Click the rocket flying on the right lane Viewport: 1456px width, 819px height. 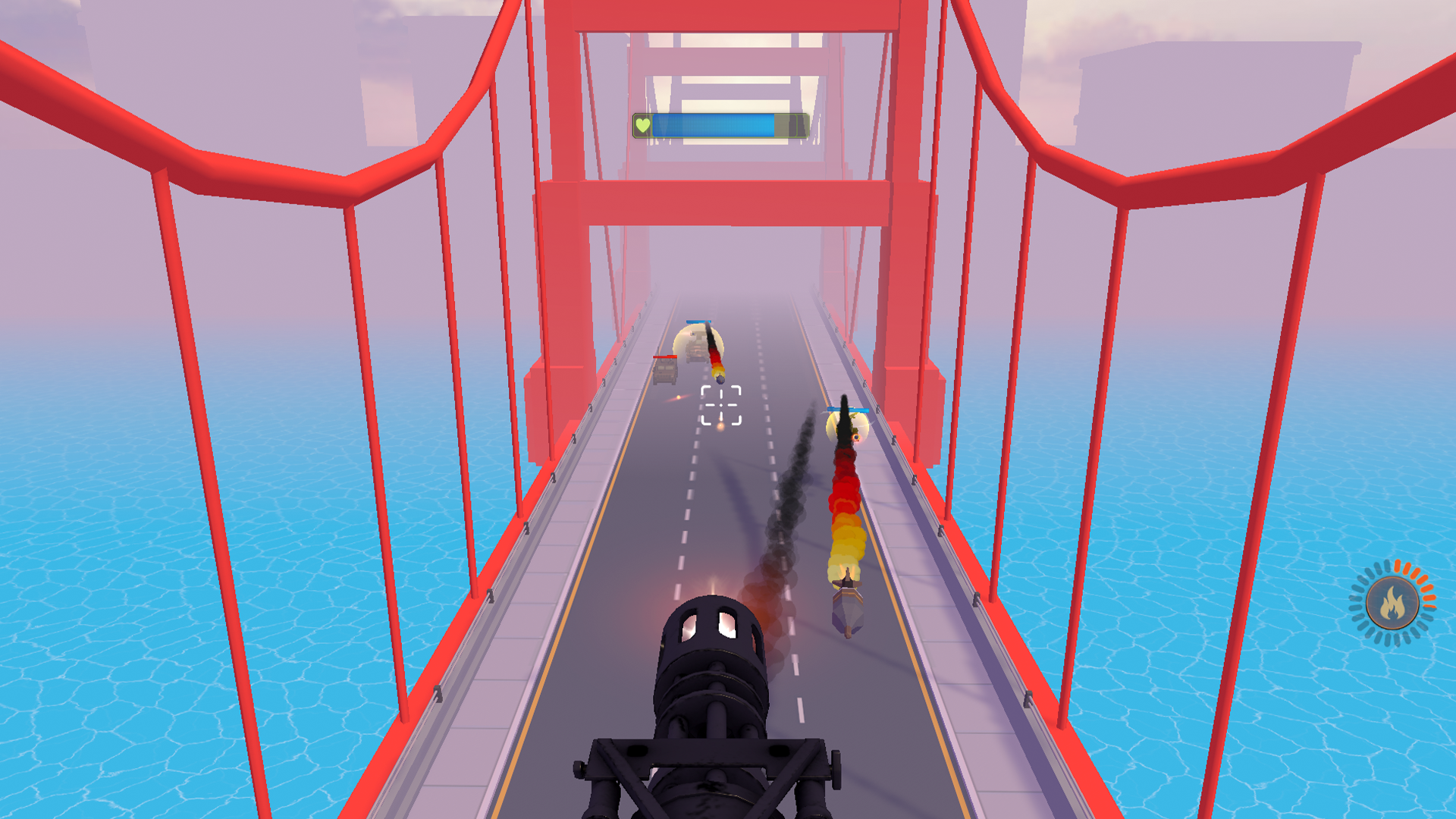pyautogui.click(x=847, y=607)
